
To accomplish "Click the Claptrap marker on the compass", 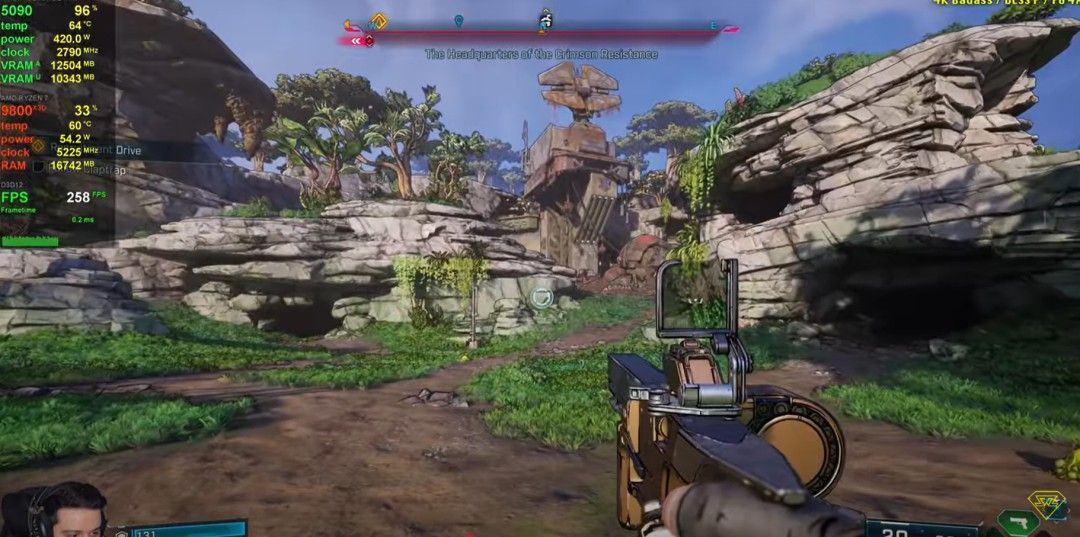I will [545, 20].
